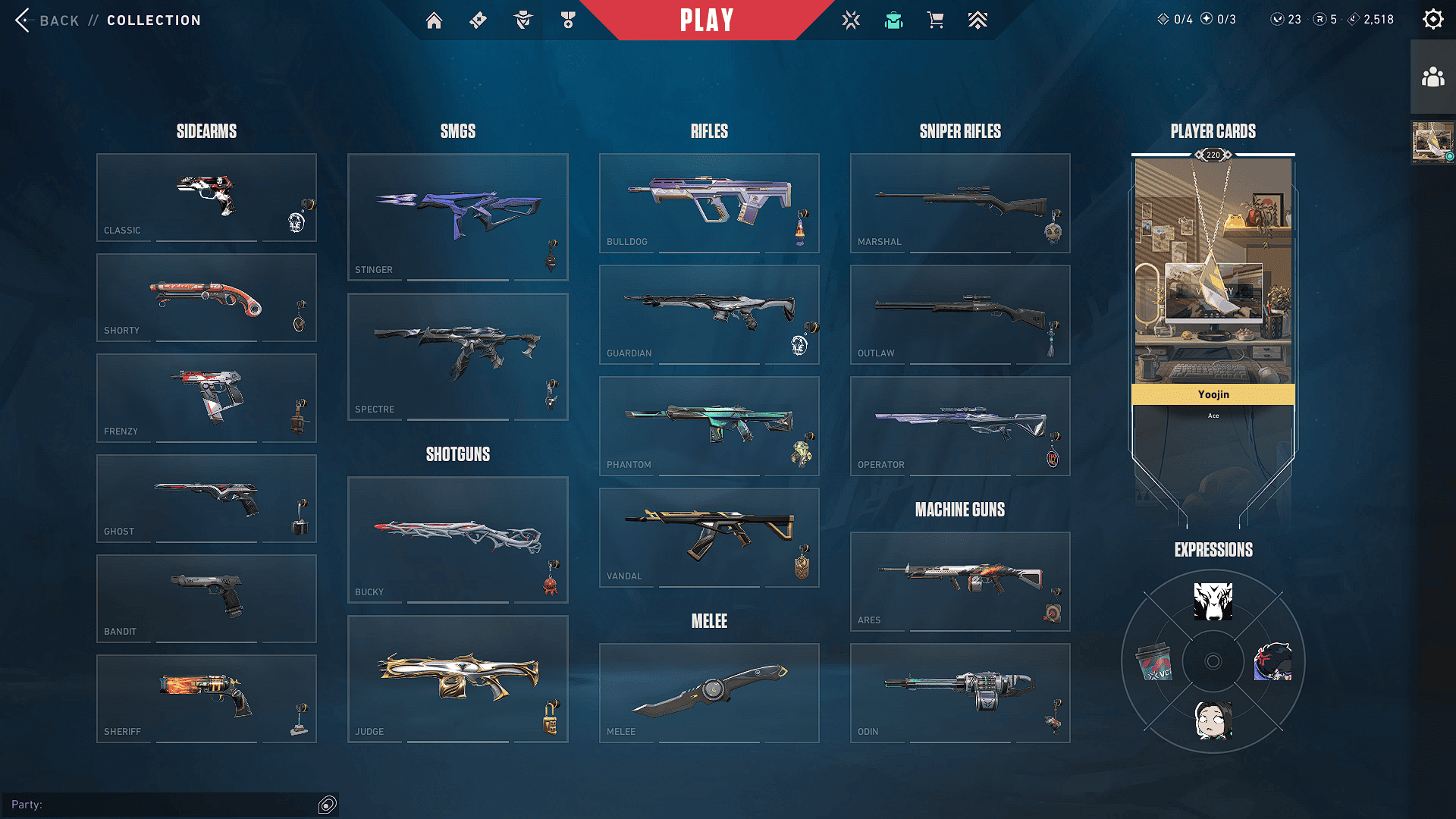Open the store cart icon
Image resolution: width=1456 pixels, height=819 pixels.
(935, 20)
